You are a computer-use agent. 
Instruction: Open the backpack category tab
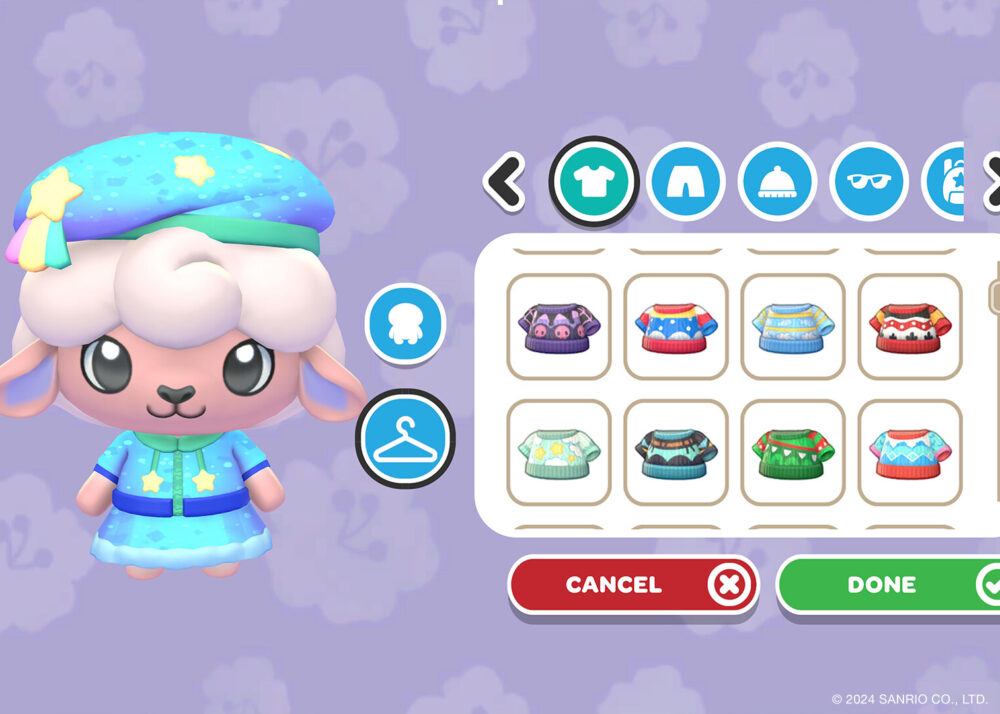(943, 181)
